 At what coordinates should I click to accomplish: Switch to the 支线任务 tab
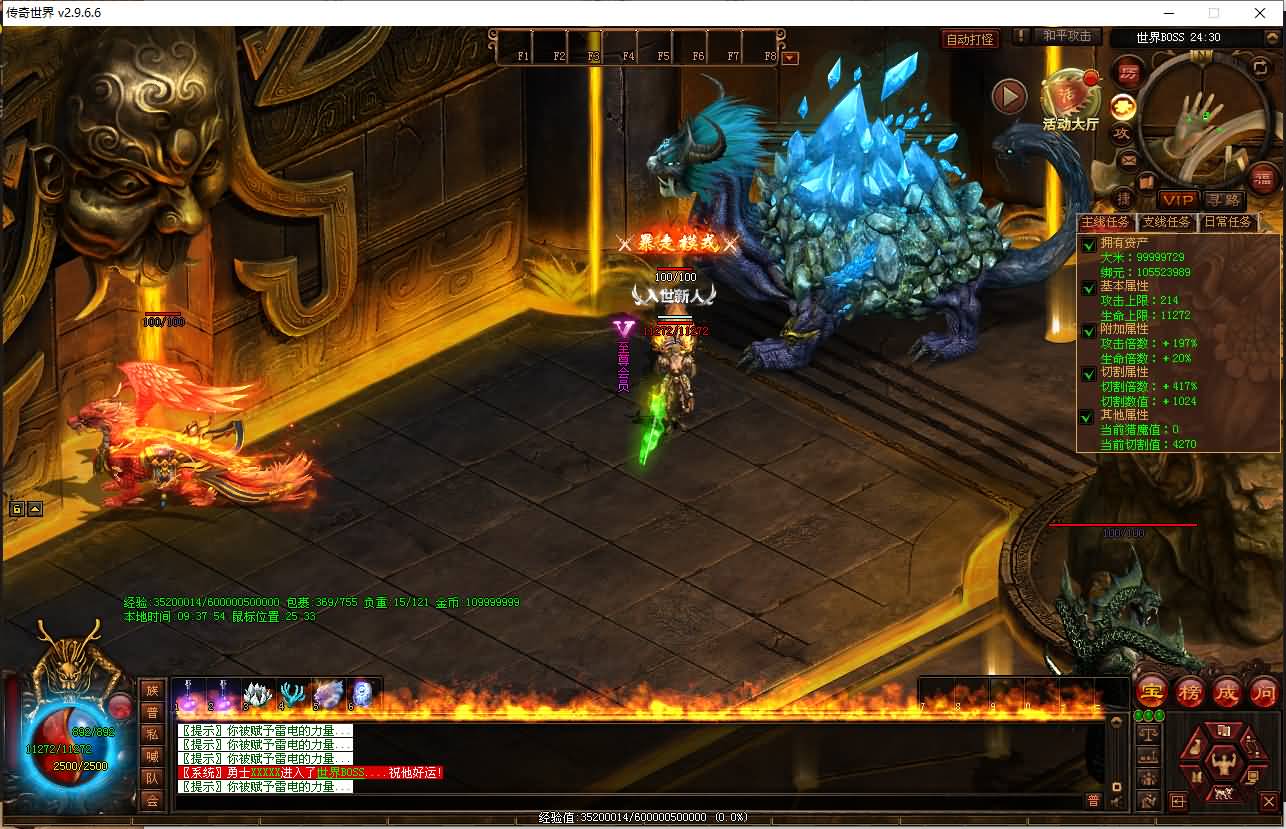[1166, 222]
